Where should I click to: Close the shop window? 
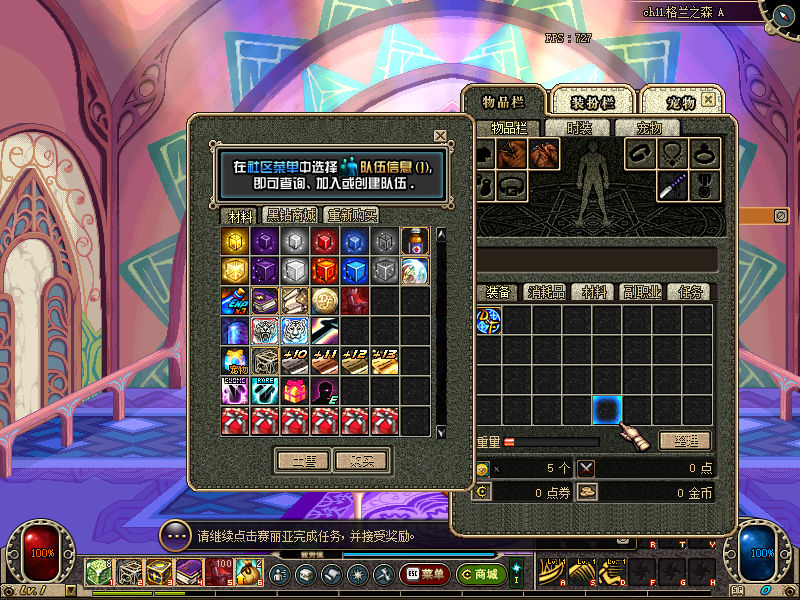point(440,135)
